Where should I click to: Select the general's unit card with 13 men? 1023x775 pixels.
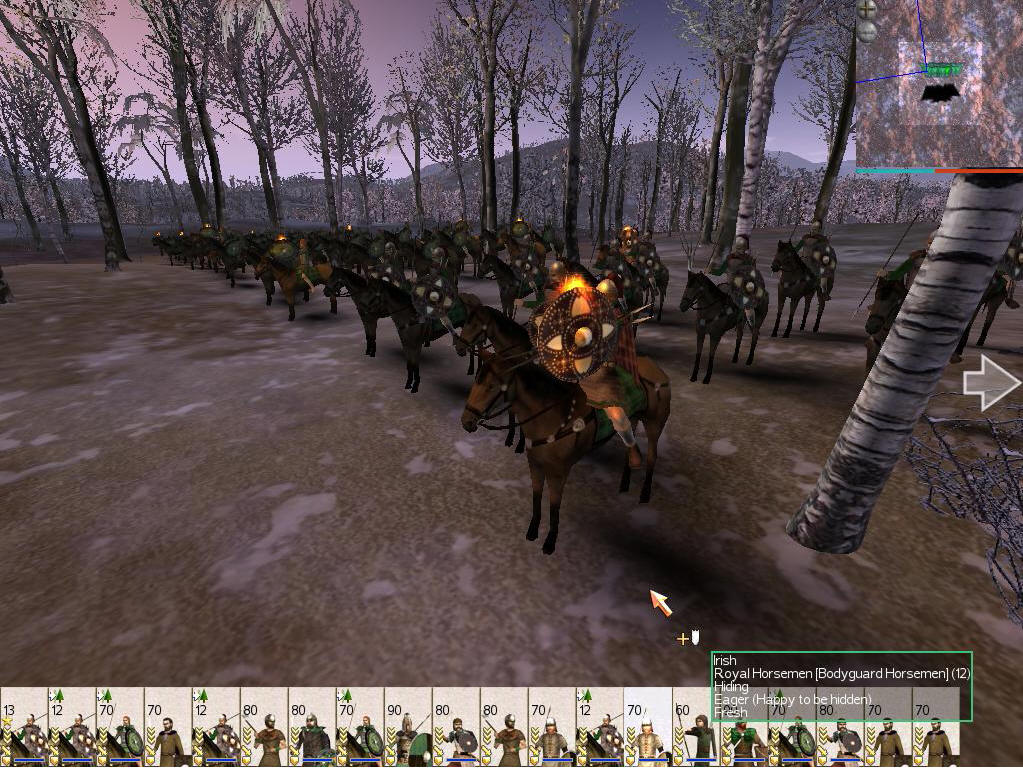(24, 727)
